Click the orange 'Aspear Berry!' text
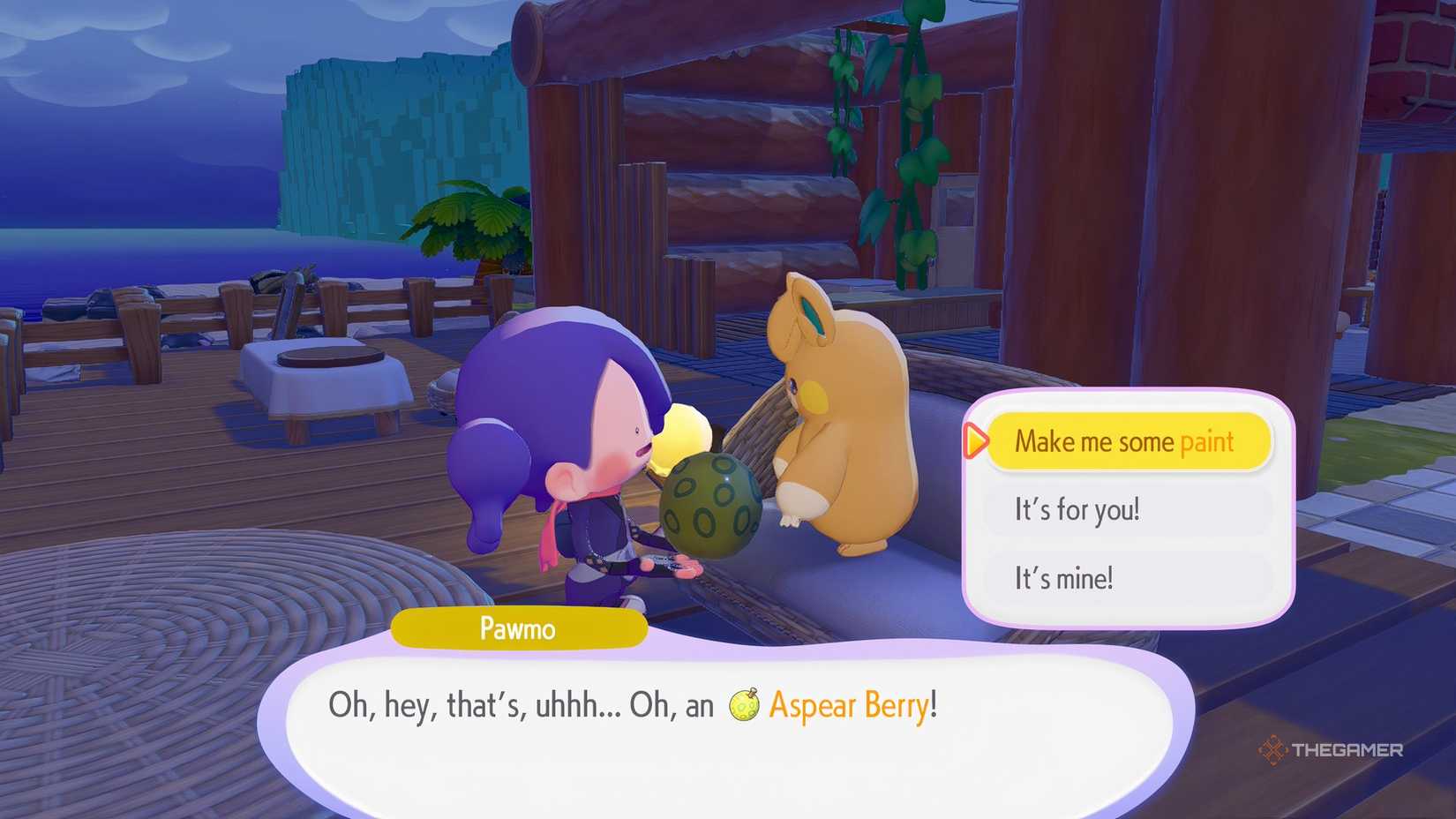 852,706
